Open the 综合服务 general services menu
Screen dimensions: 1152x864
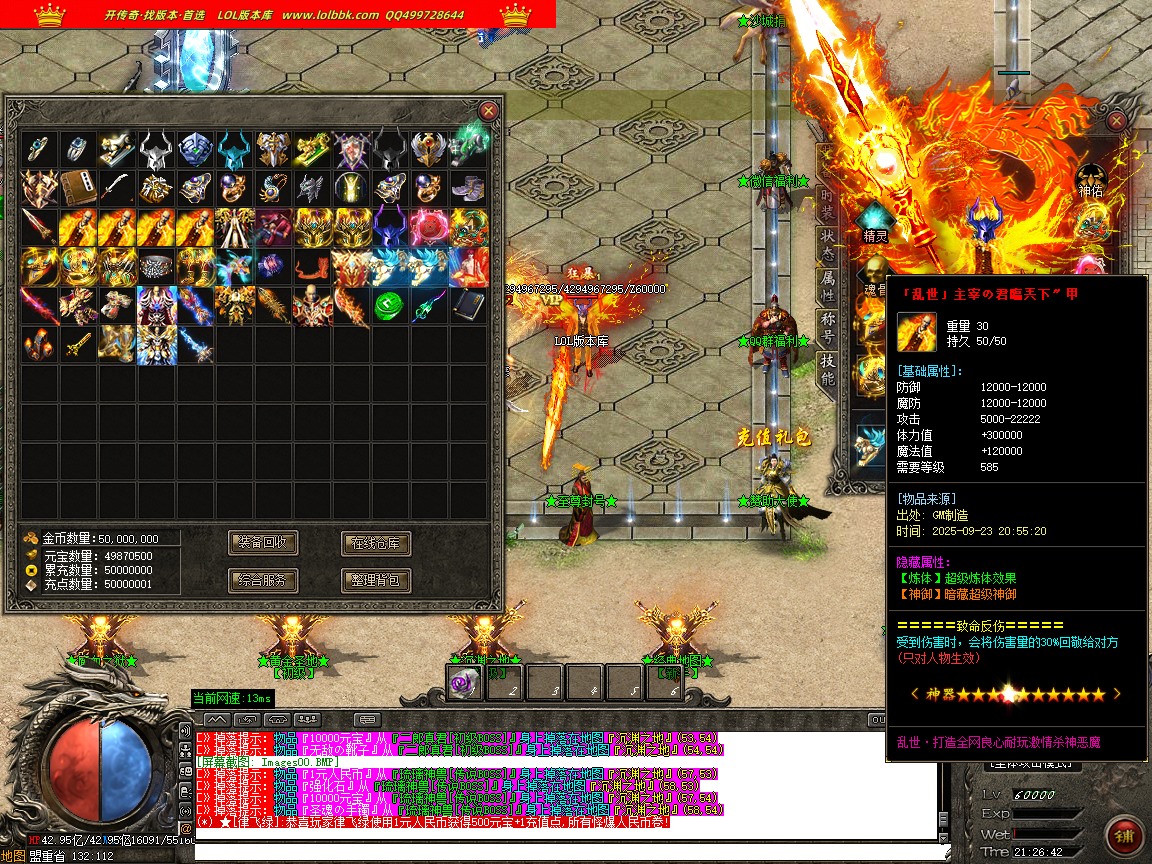click(263, 580)
